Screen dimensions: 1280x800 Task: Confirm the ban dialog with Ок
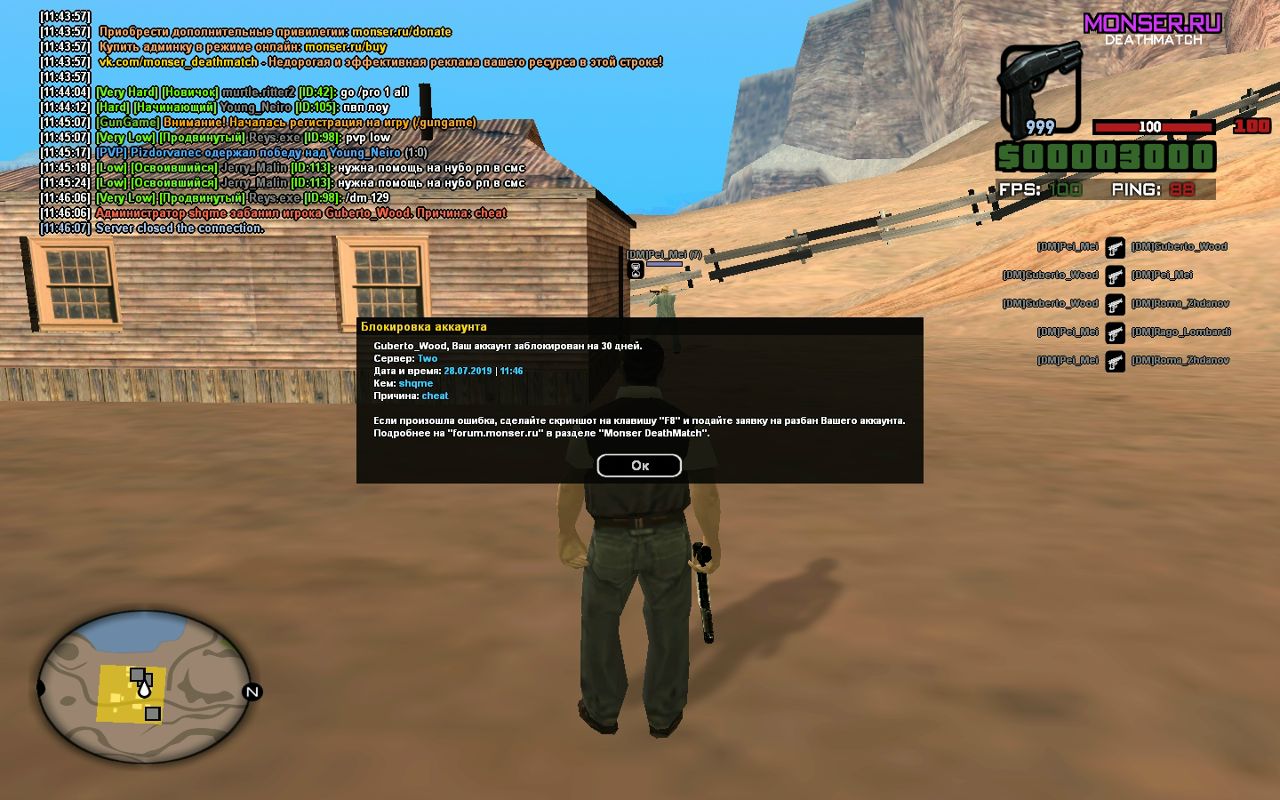click(x=639, y=465)
